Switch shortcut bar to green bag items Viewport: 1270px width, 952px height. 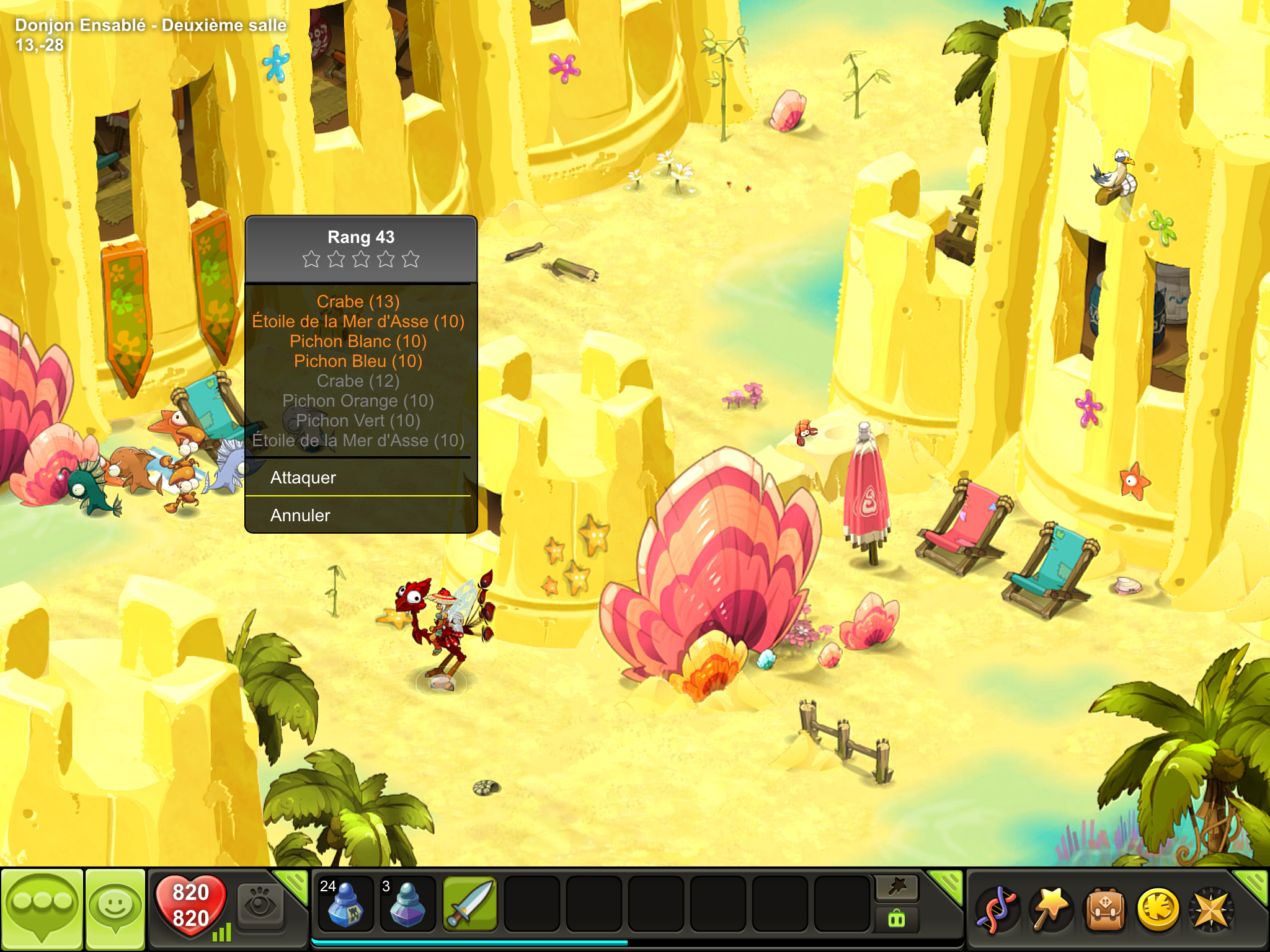pos(897,919)
